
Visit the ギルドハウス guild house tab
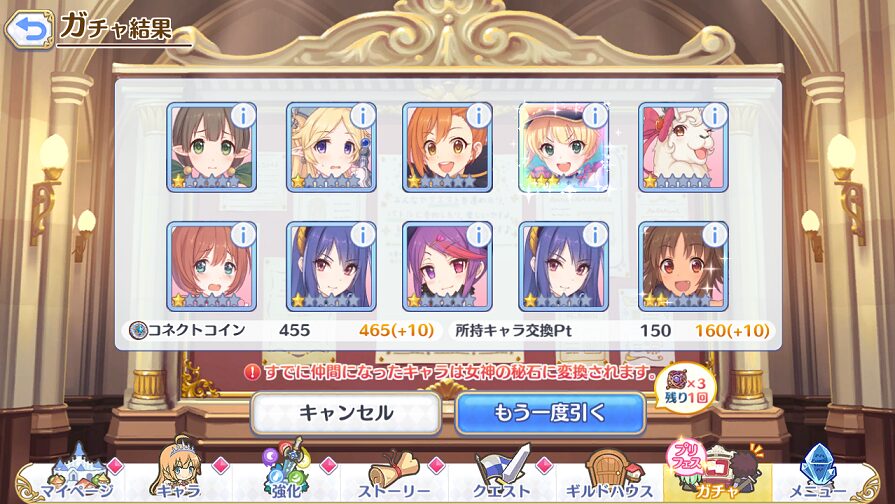click(612, 474)
